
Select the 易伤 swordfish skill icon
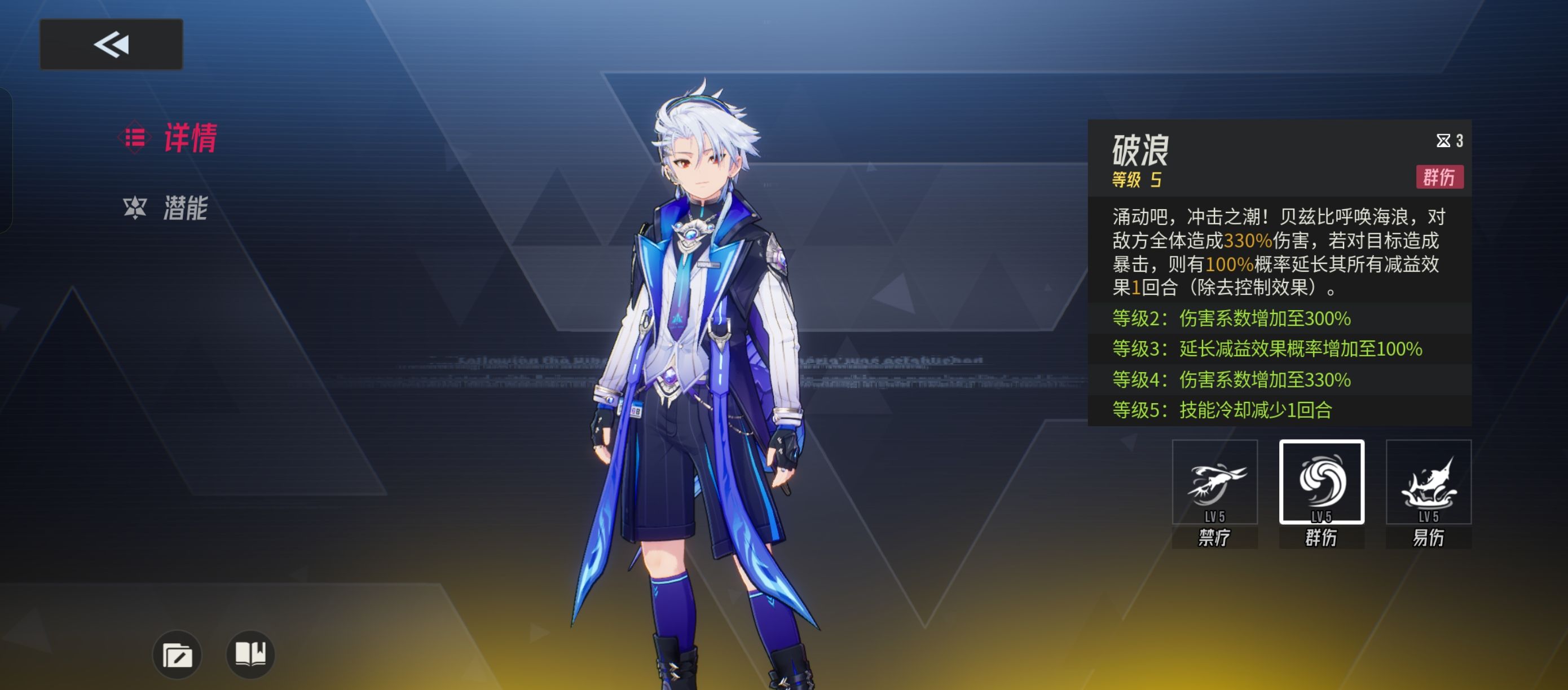(x=1428, y=483)
